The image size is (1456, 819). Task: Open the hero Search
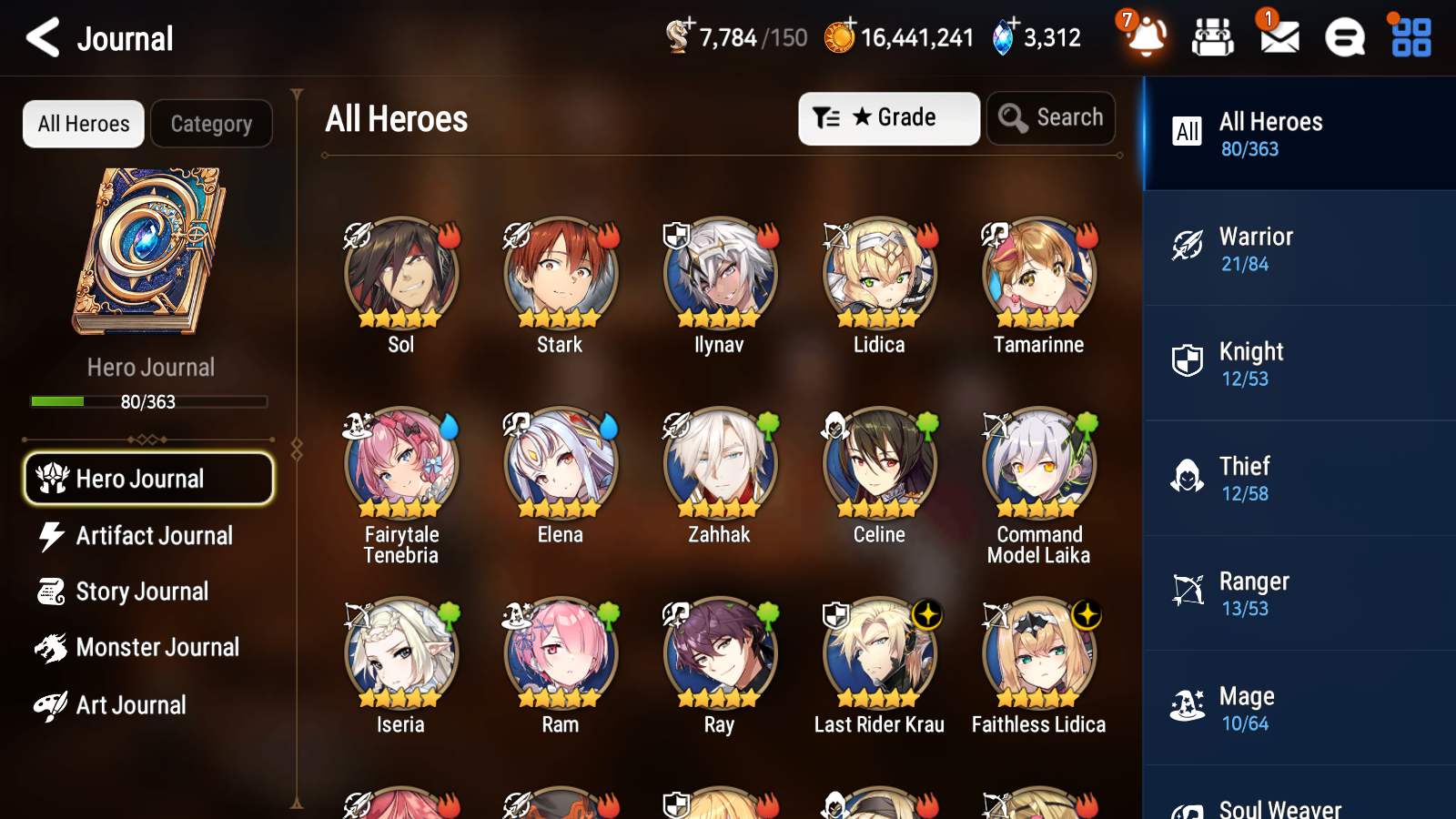tap(1051, 117)
